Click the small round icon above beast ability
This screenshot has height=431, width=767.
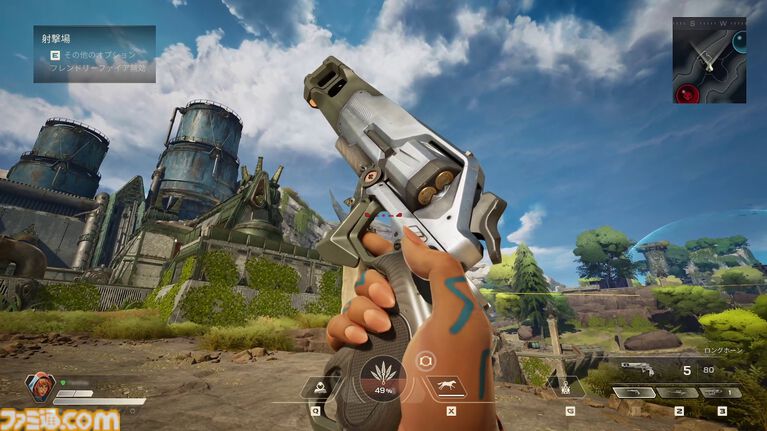[424, 360]
